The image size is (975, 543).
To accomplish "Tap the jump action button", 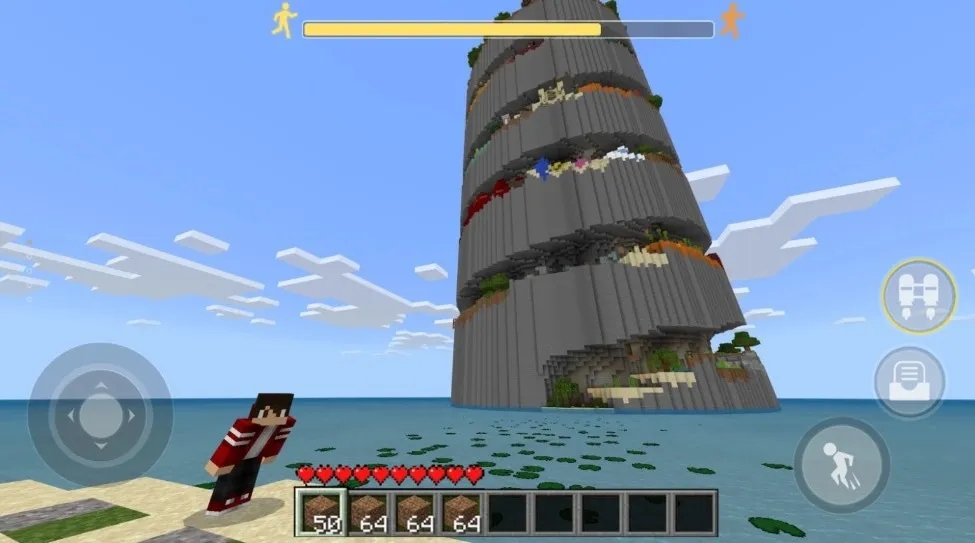I will [841, 465].
